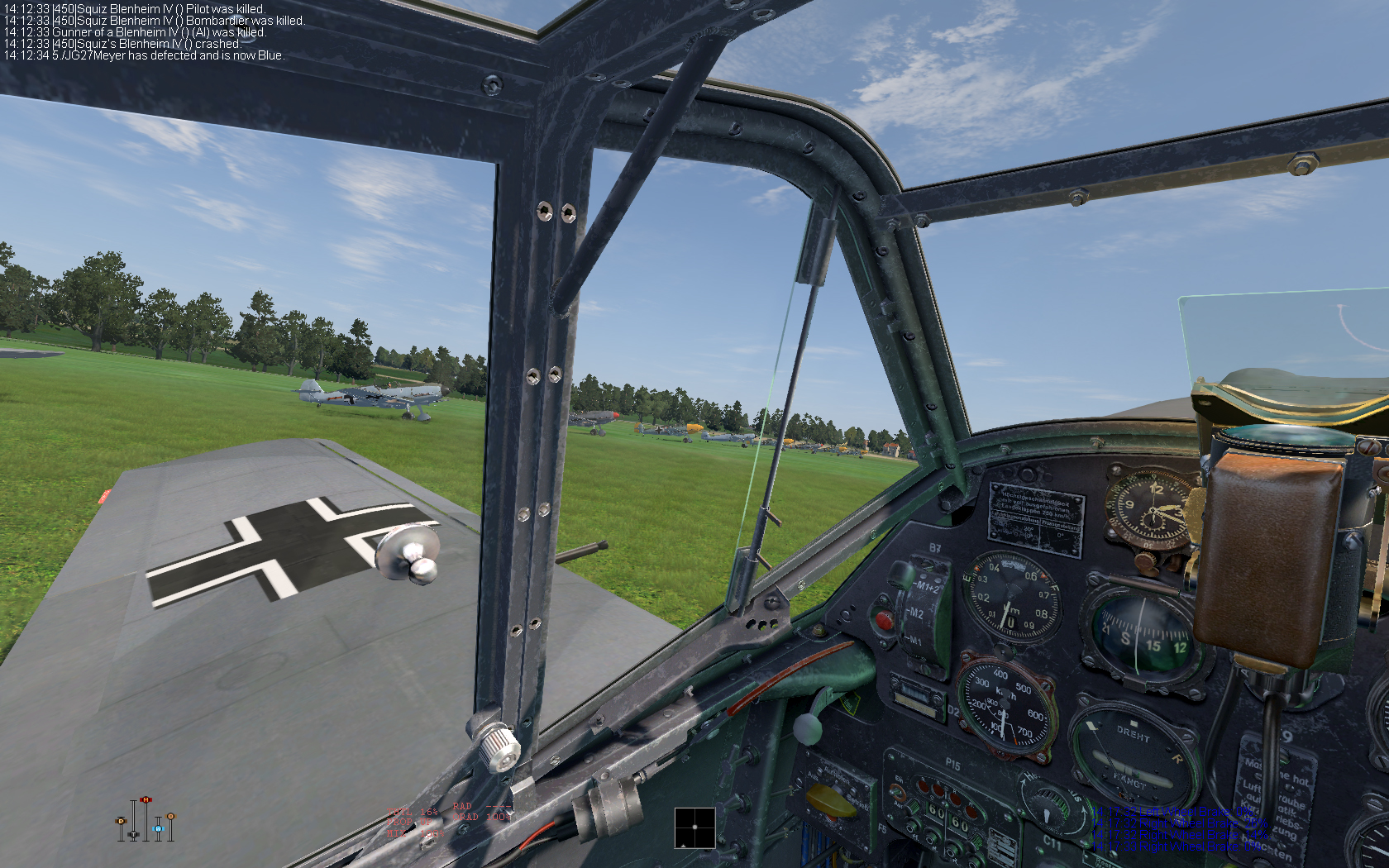Image resolution: width=1389 pixels, height=868 pixels.
Task: Select the orange P lever handle
Action: 121,821
